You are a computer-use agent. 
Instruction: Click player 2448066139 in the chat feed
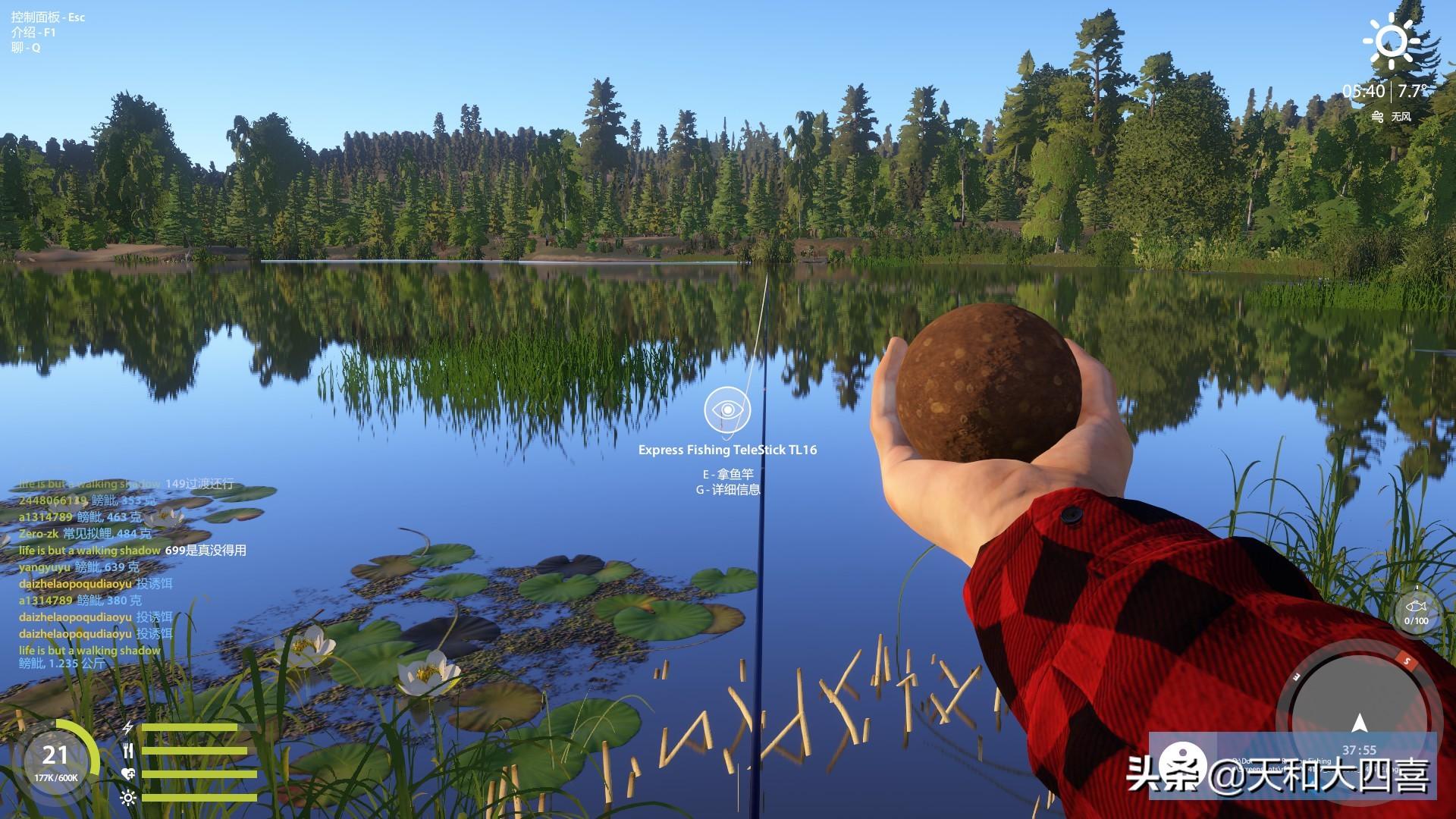coord(53,500)
